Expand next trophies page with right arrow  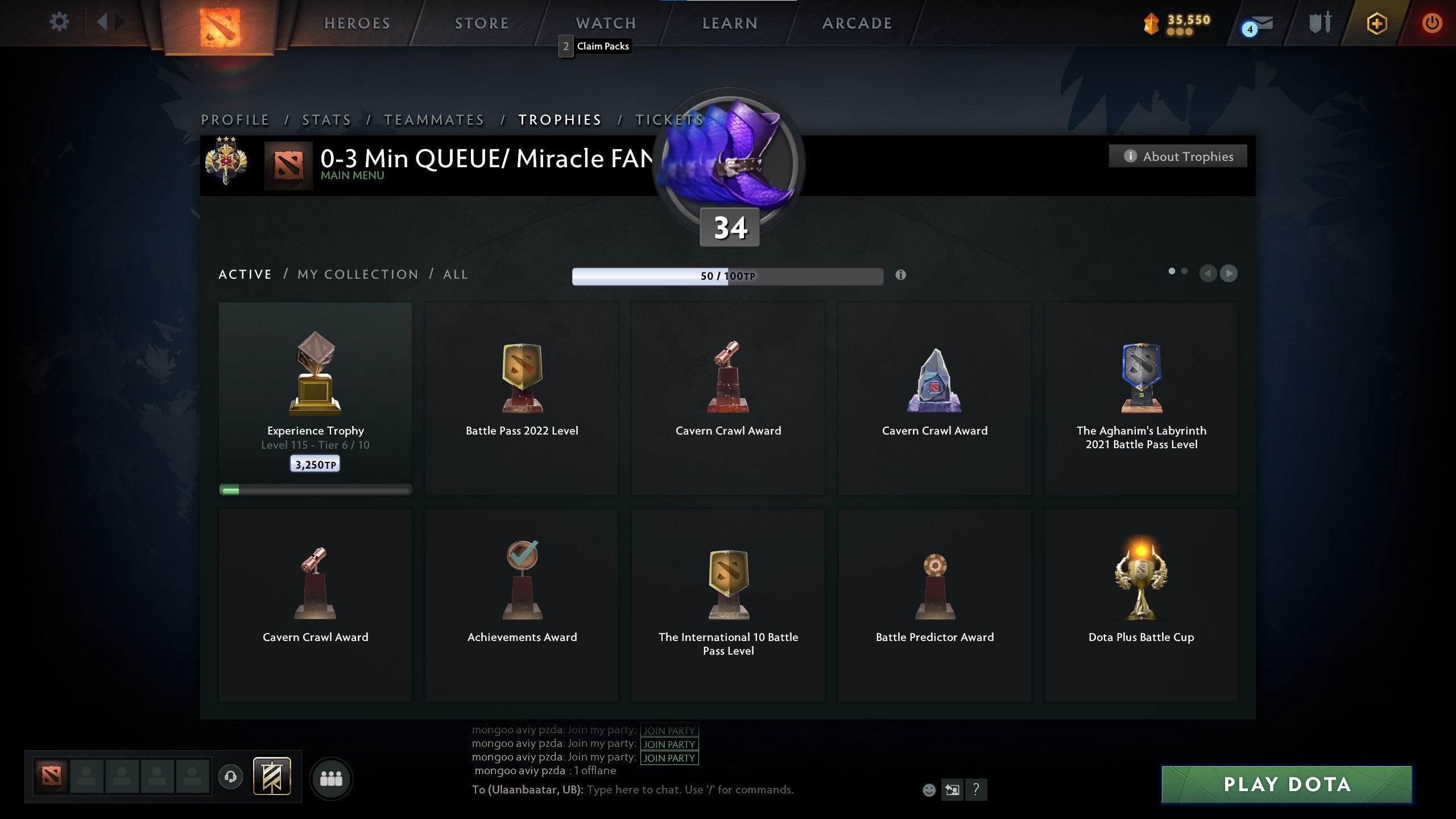pos(1228,273)
